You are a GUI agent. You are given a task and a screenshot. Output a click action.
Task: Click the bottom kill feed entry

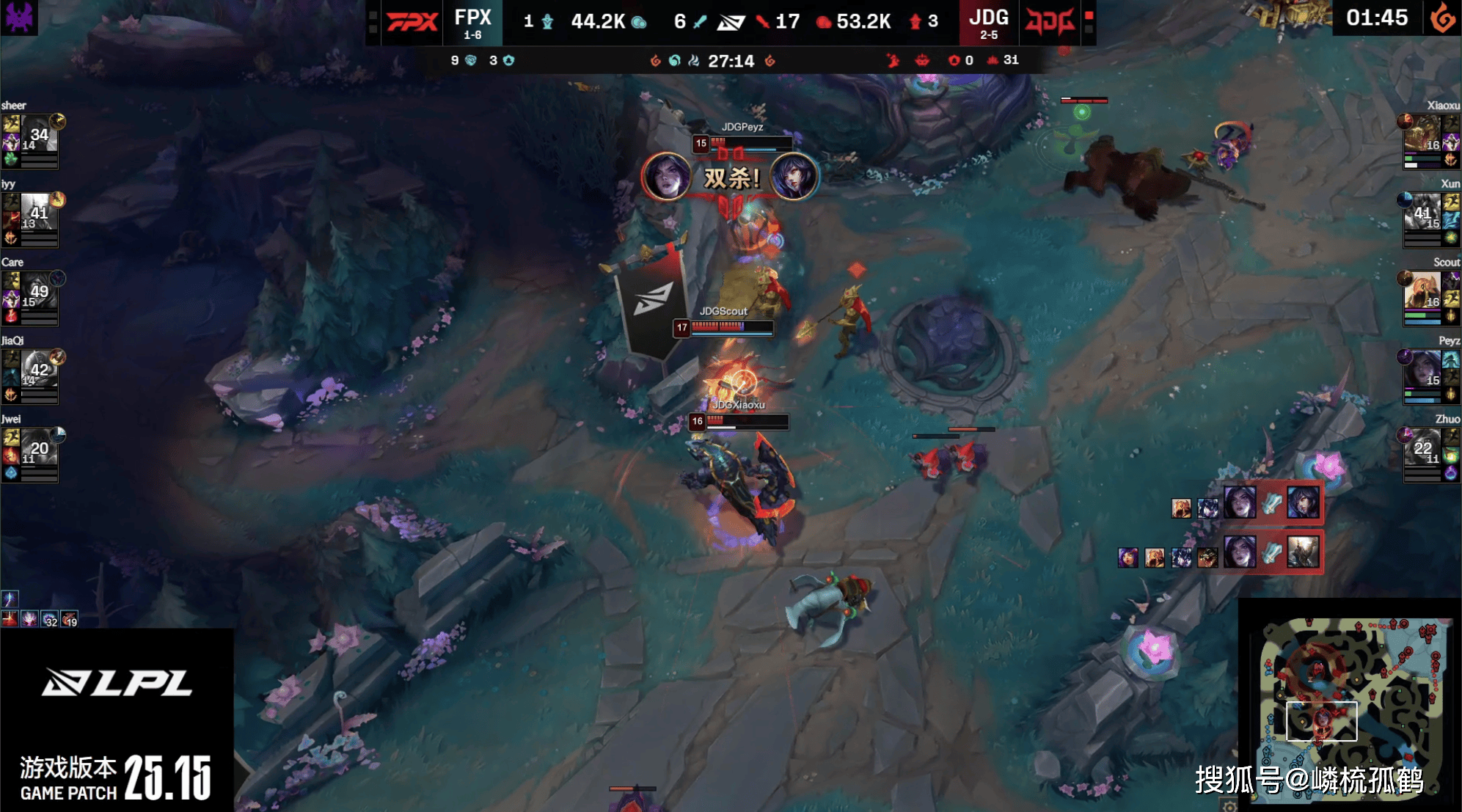1271,552
